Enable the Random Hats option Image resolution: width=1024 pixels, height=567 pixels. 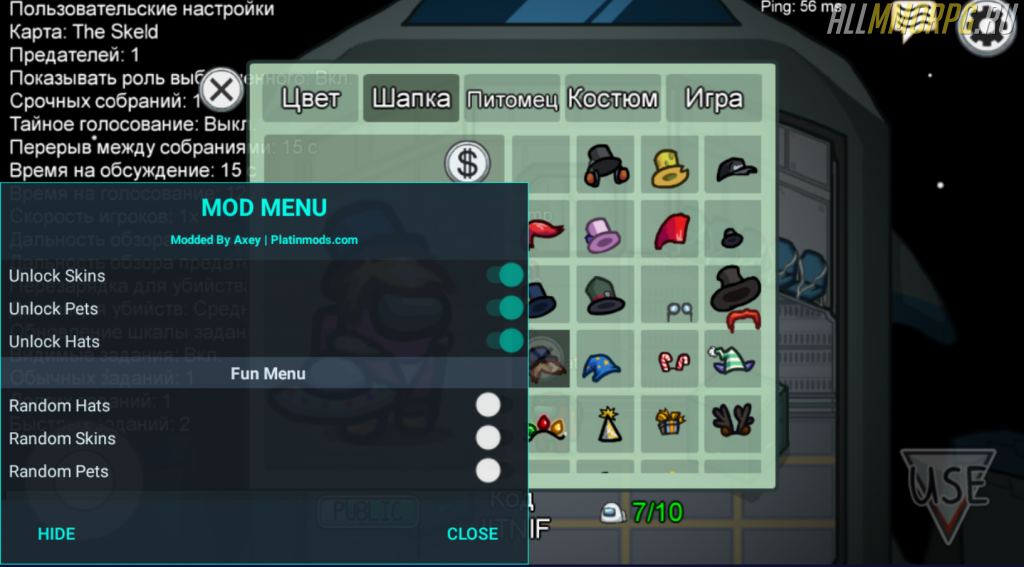pyautogui.click(x=488, y=405)
